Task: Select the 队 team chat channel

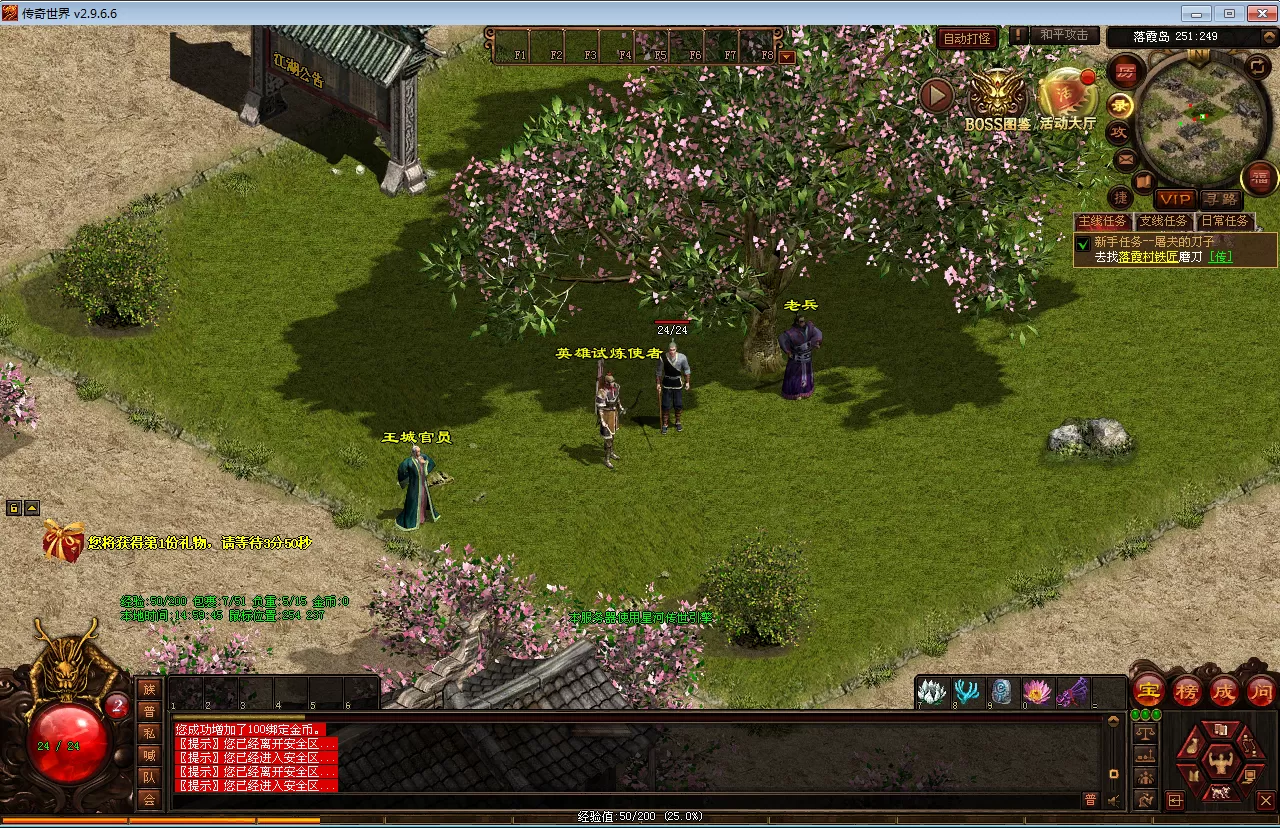Action: pyautogui.click(x=149, y=776)
